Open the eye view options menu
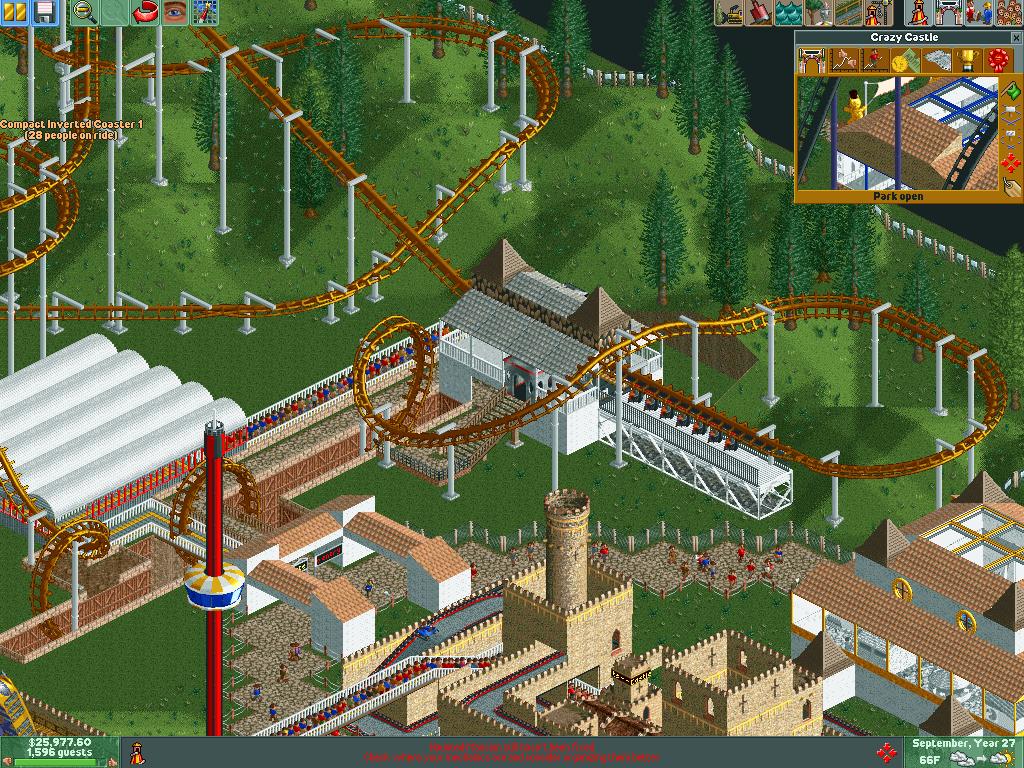Image resolution: width=1024 pixels, height=768 pixels. coord(176,12)
